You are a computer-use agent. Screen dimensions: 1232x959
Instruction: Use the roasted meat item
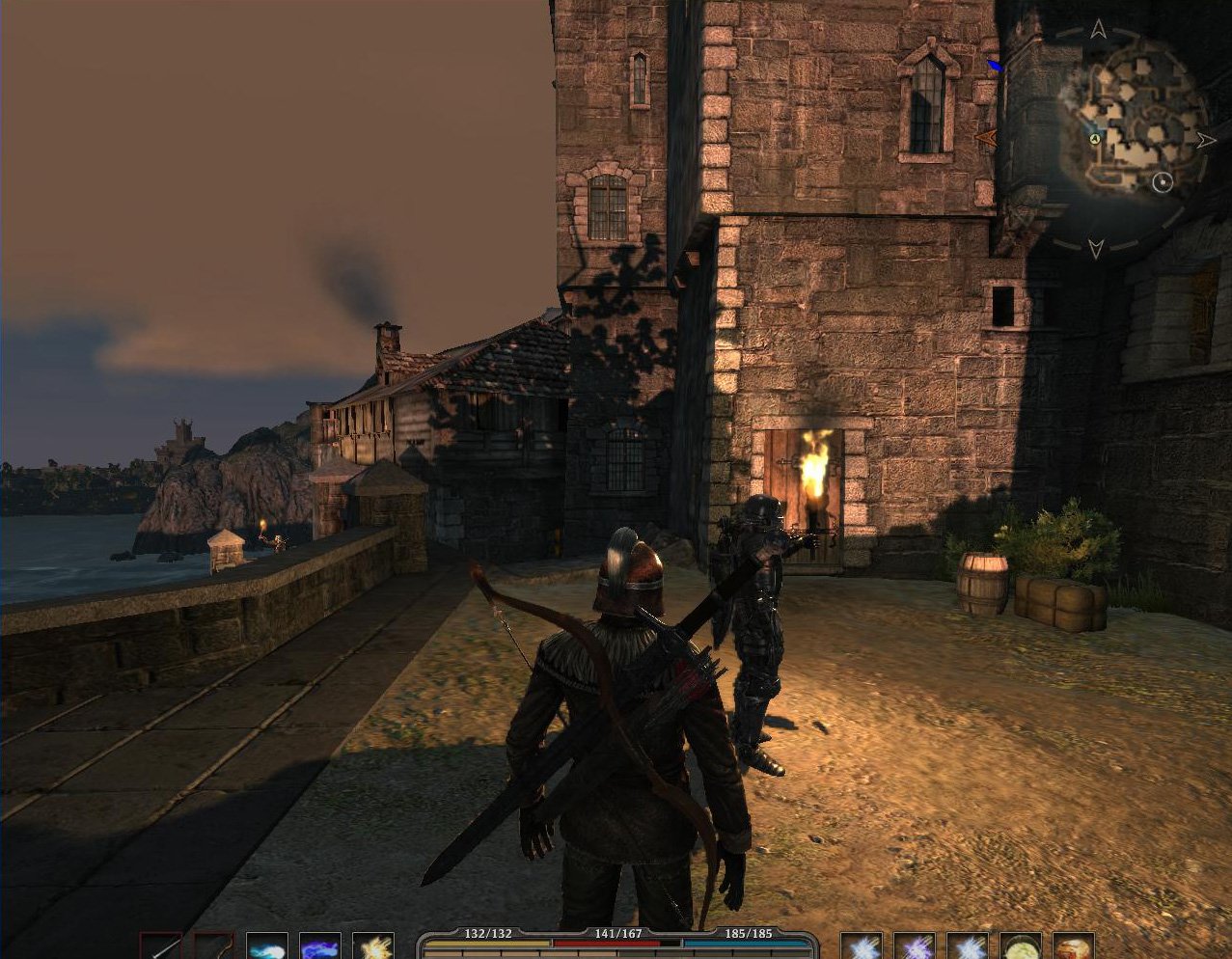pyautogui.click(x=1073, y=945)
